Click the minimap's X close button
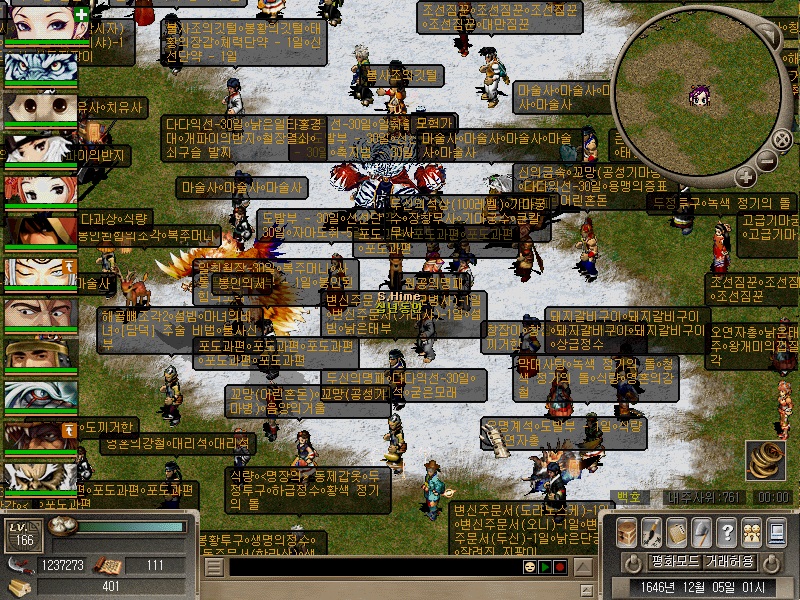 (784, 141)
